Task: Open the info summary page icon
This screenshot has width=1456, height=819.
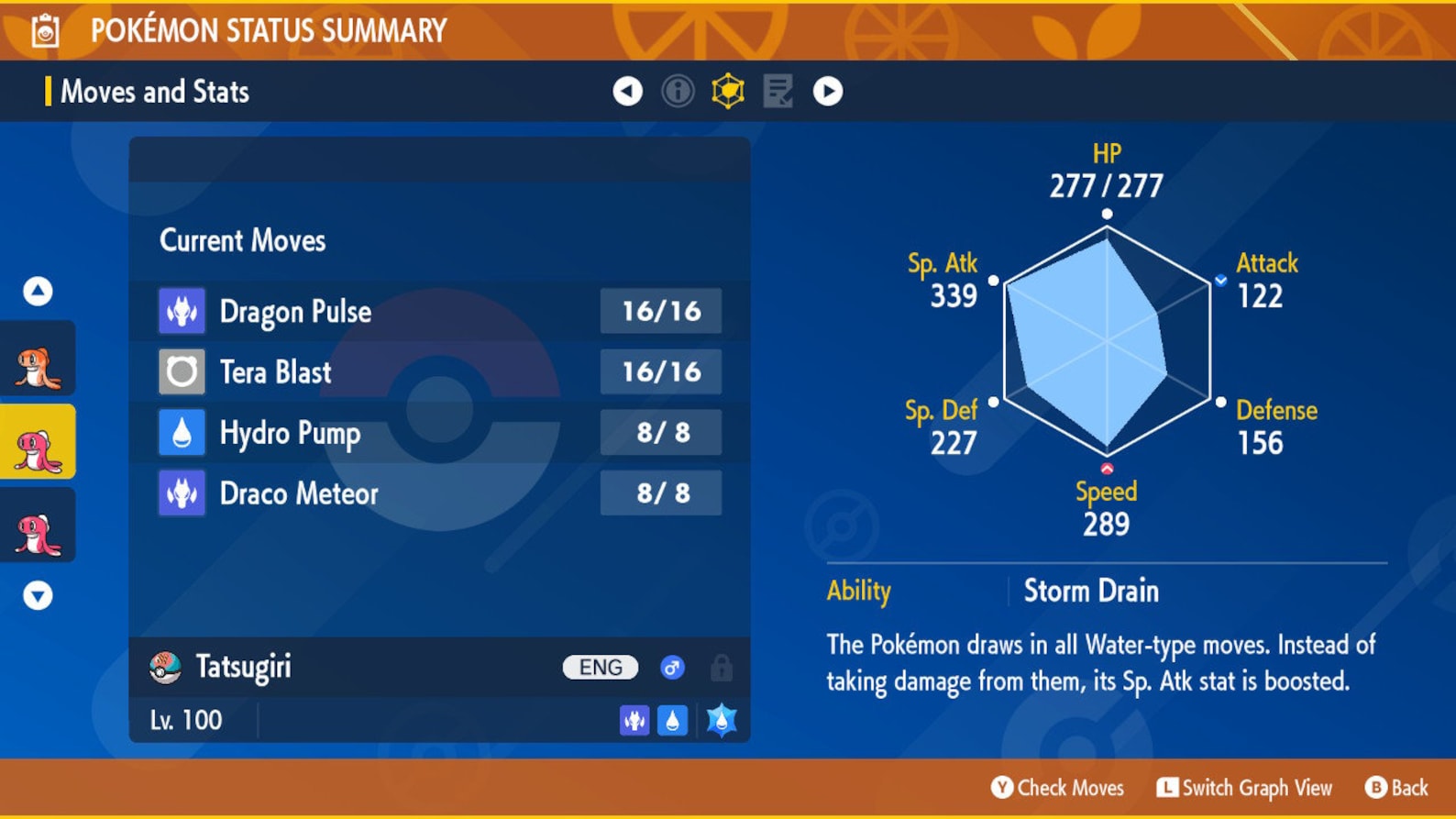Action: pos(678,92)
